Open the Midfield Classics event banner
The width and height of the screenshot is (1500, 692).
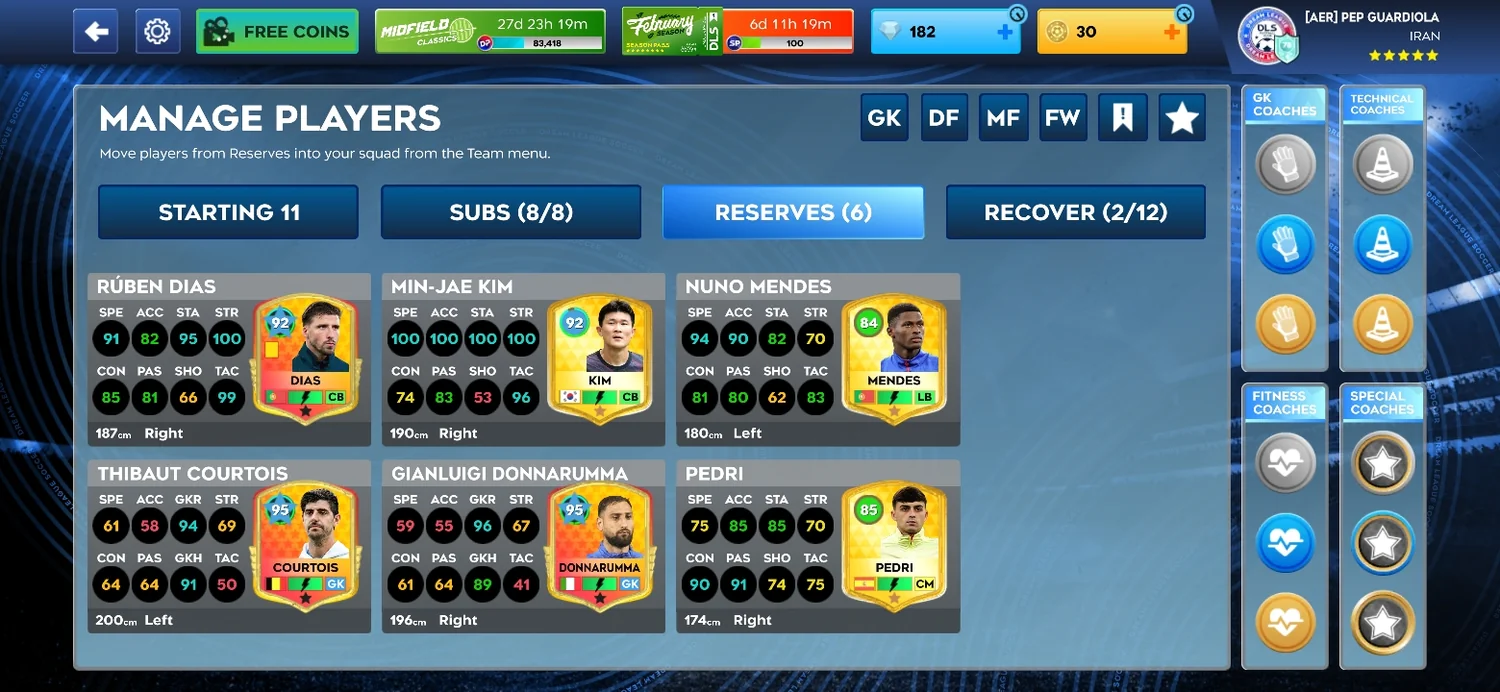click(x=490, y=32)
